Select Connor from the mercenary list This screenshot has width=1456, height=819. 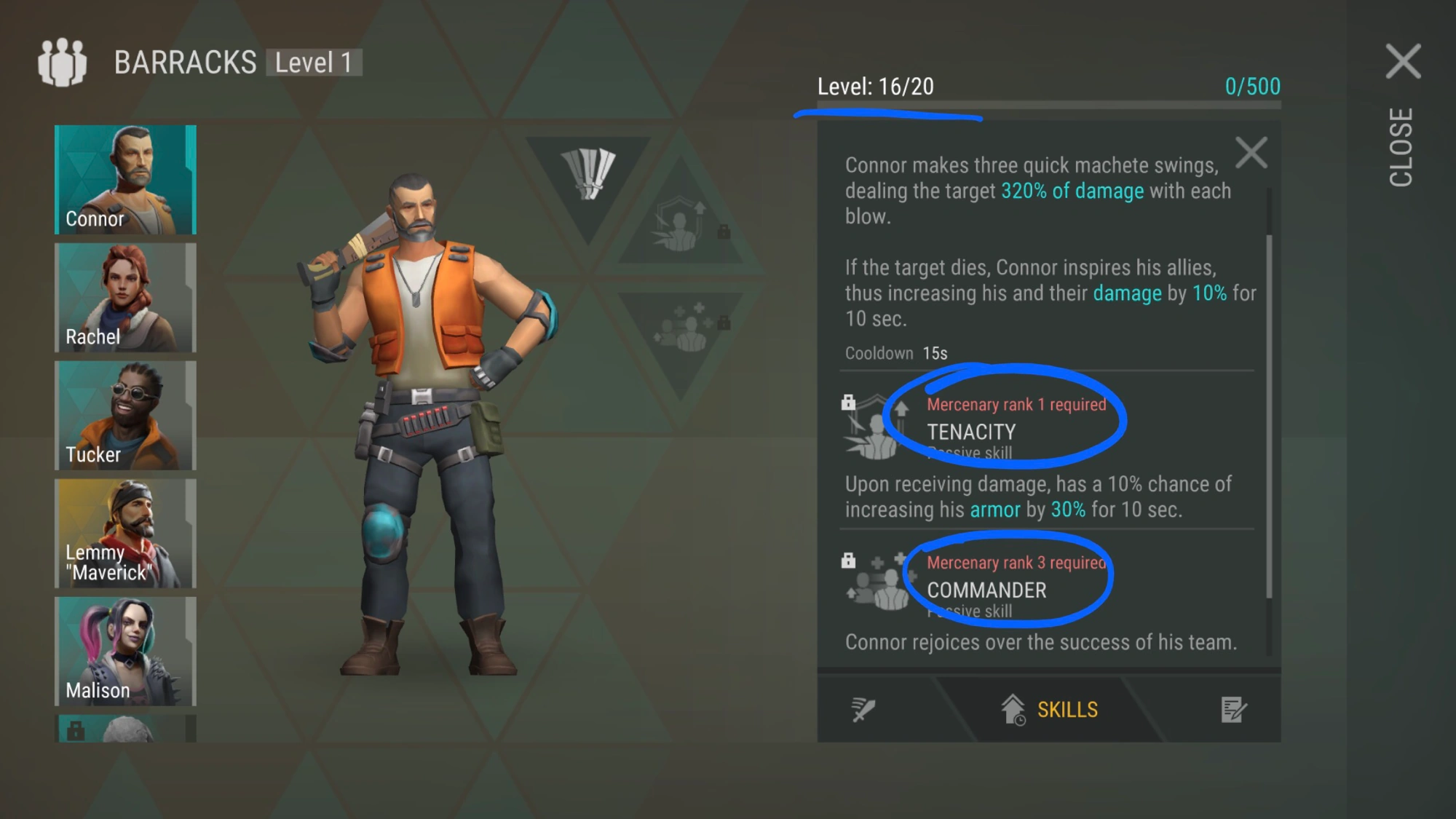[125, 178]
